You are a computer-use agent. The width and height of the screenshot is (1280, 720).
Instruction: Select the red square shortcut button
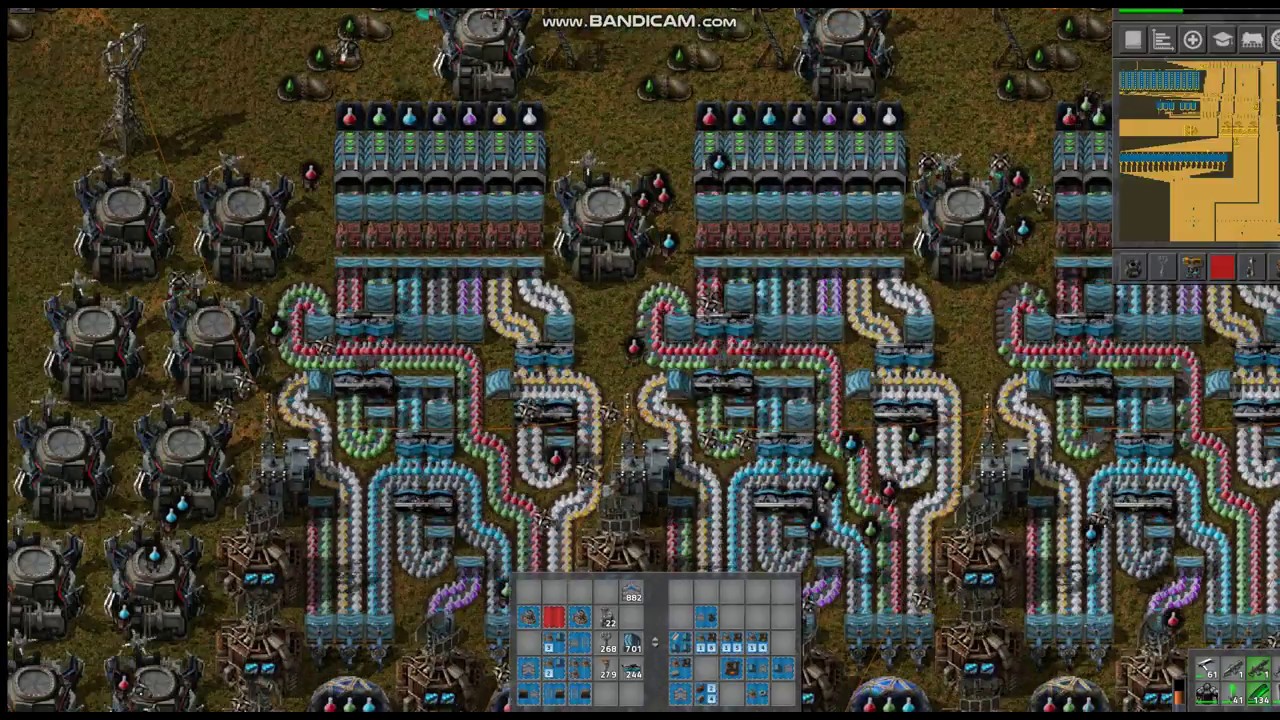[x=1221, y=267]
